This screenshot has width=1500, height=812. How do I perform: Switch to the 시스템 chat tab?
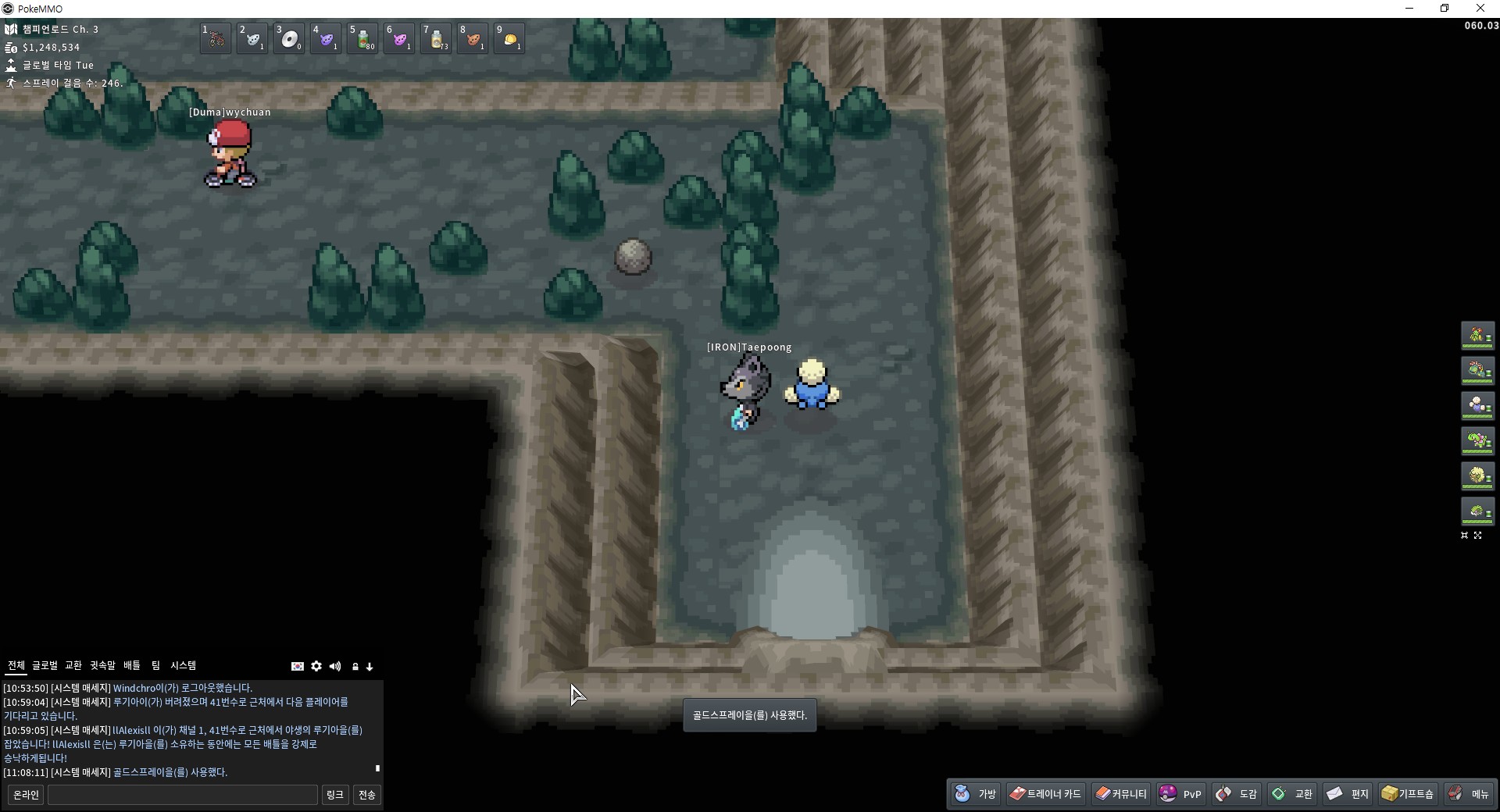click(x=184, y=665)
